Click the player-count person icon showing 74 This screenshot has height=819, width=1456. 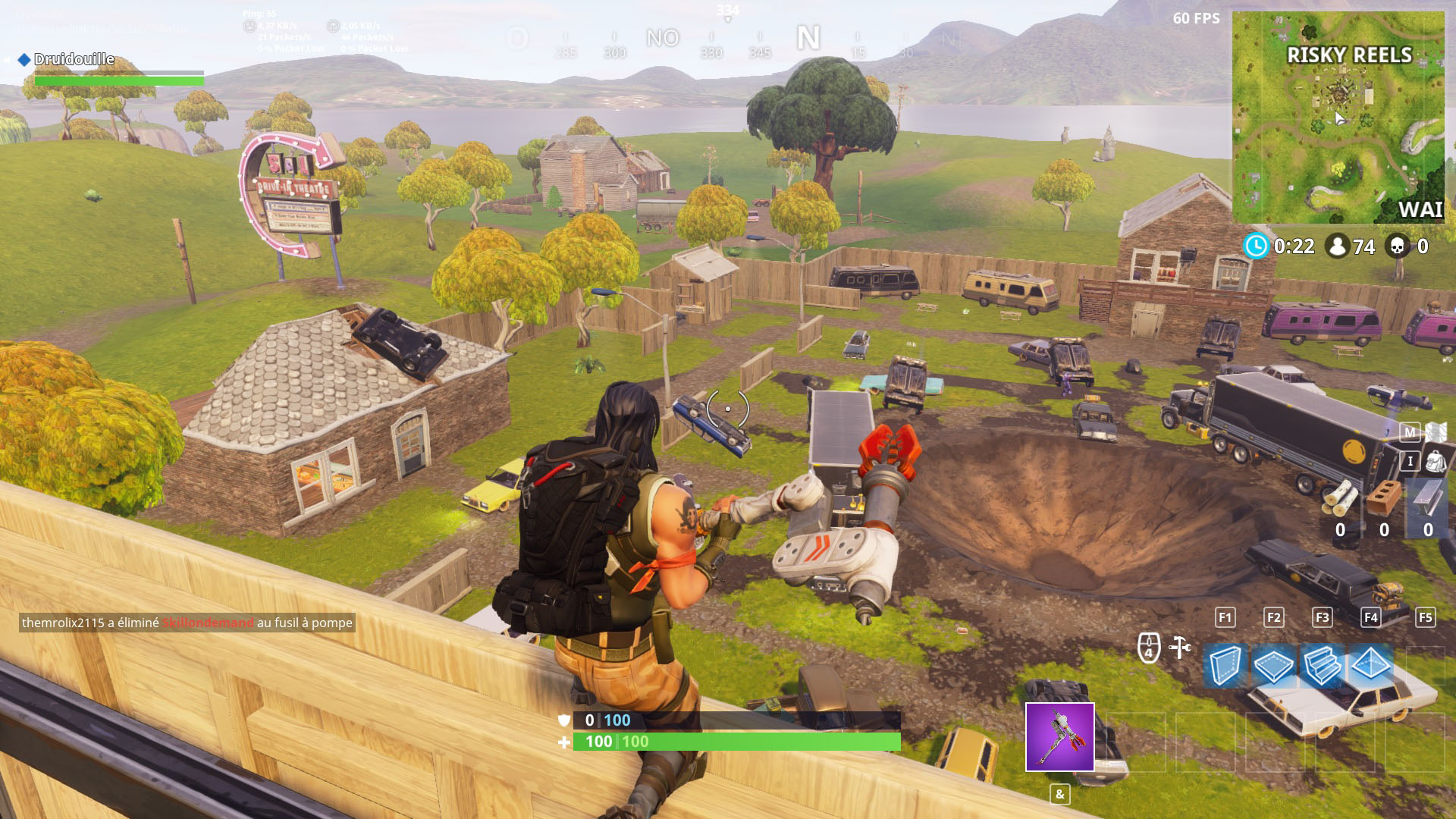coord(1337,246)
